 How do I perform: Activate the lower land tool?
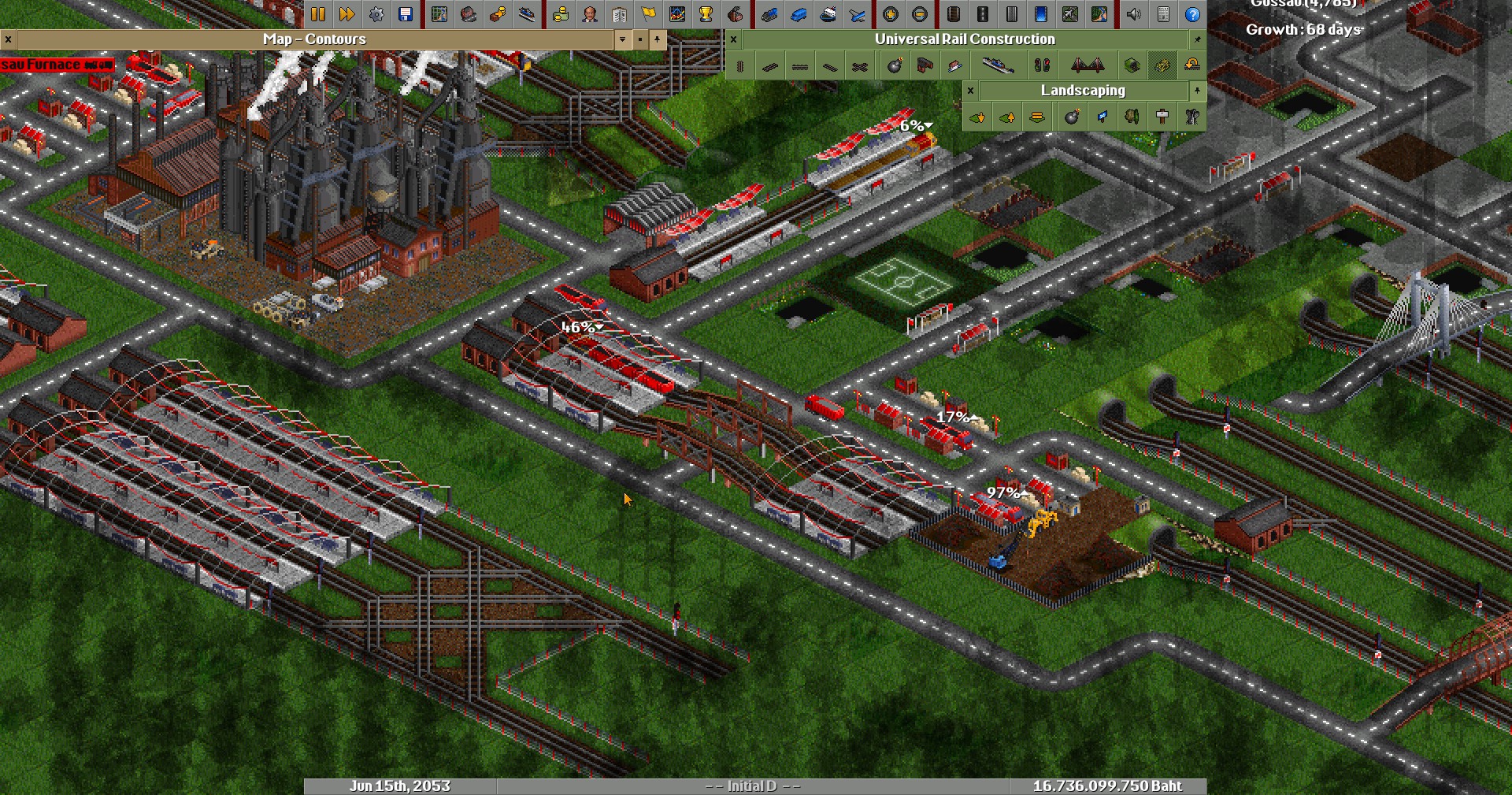point(977,117)
